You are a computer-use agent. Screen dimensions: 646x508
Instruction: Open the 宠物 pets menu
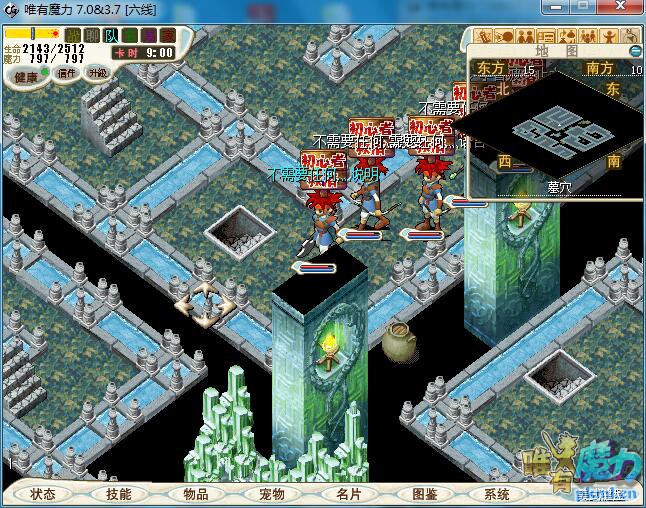point(272,494)
